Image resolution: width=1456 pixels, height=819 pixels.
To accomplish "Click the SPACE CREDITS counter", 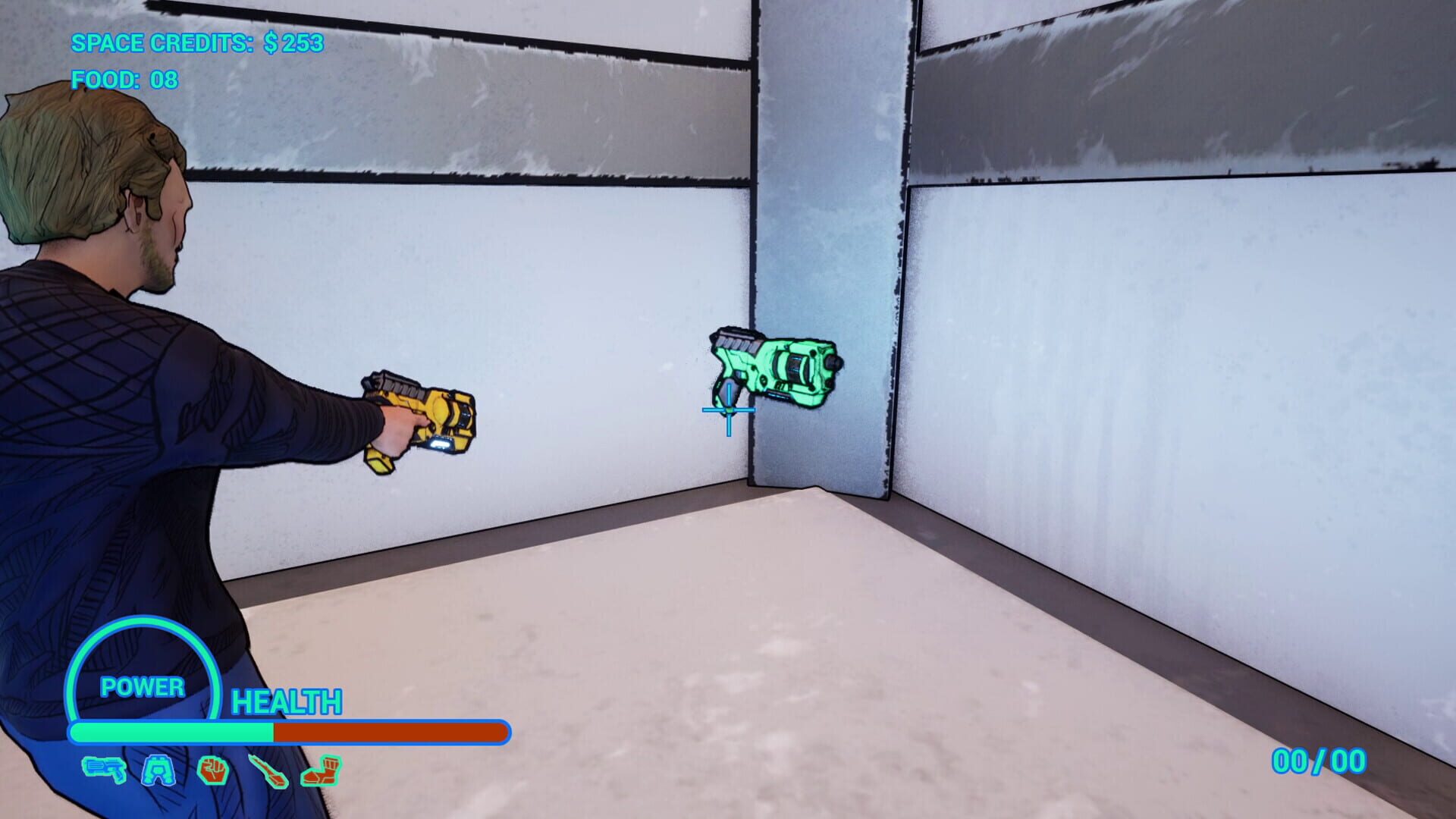I will (197, 44).
